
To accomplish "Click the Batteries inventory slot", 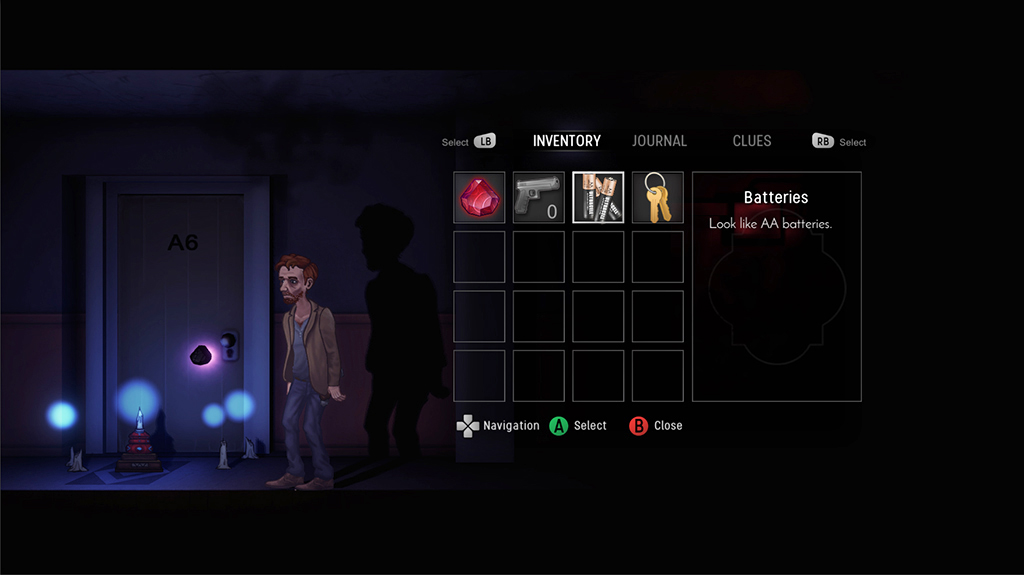I will [598, 198].
